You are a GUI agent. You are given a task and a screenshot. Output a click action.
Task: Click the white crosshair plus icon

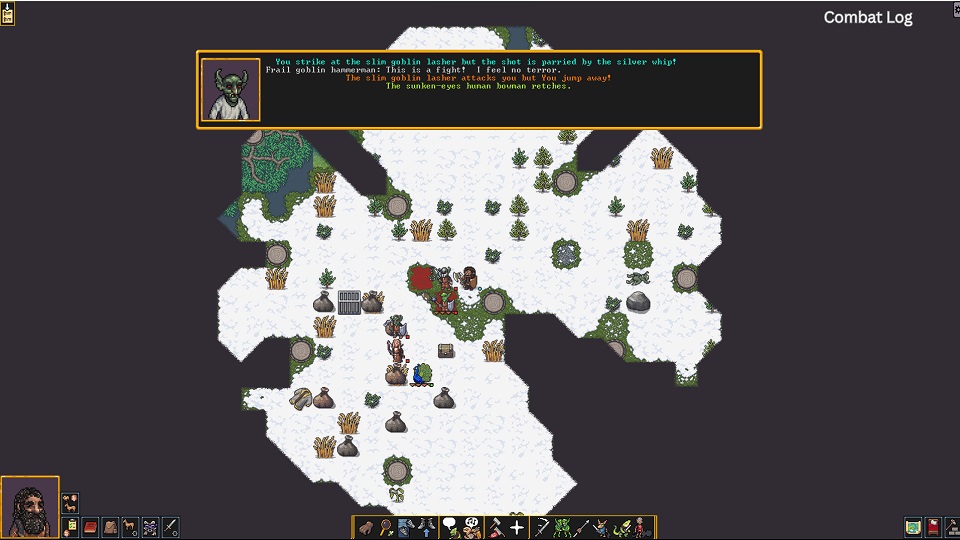(x=517, y=527)
